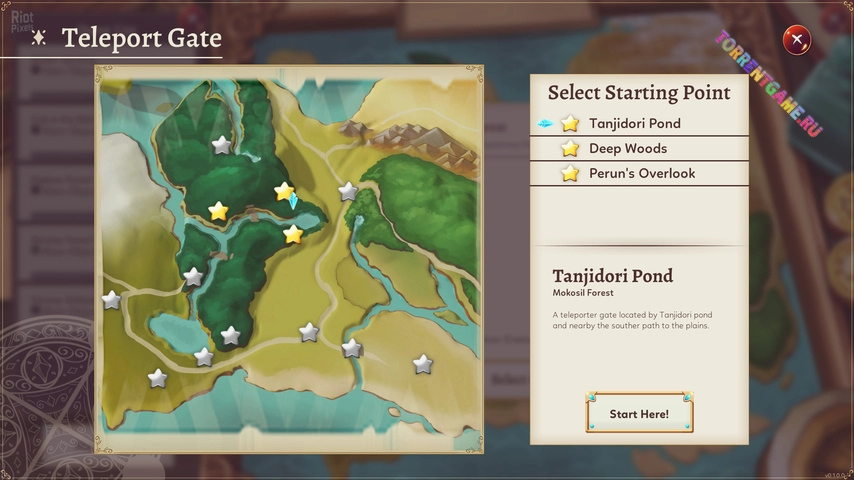Pick Perun's Overlook as starting point
The width and height of the screenshot is (854, 480).
point(641,174)
